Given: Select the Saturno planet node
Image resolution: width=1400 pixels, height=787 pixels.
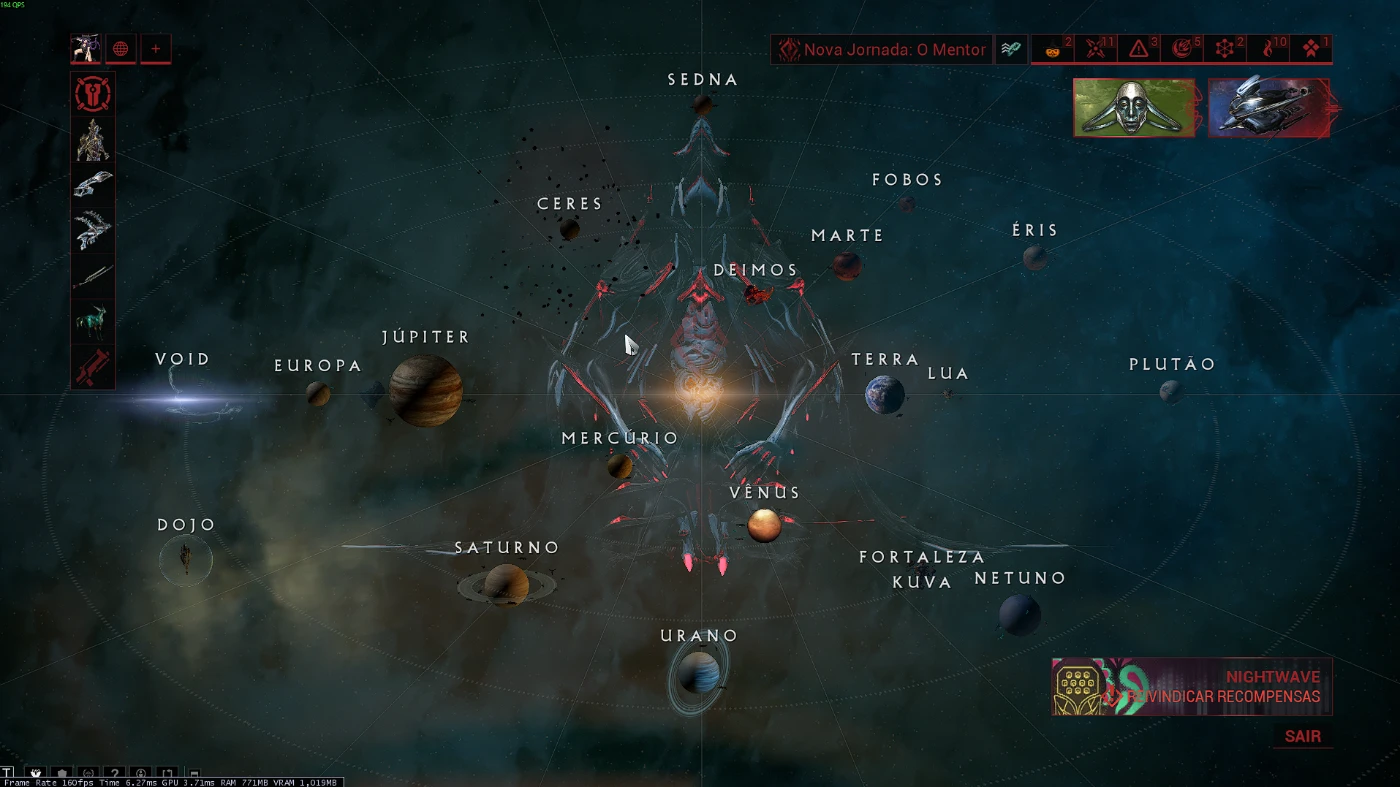Looking at the screenshot, I should click(506, 584).
